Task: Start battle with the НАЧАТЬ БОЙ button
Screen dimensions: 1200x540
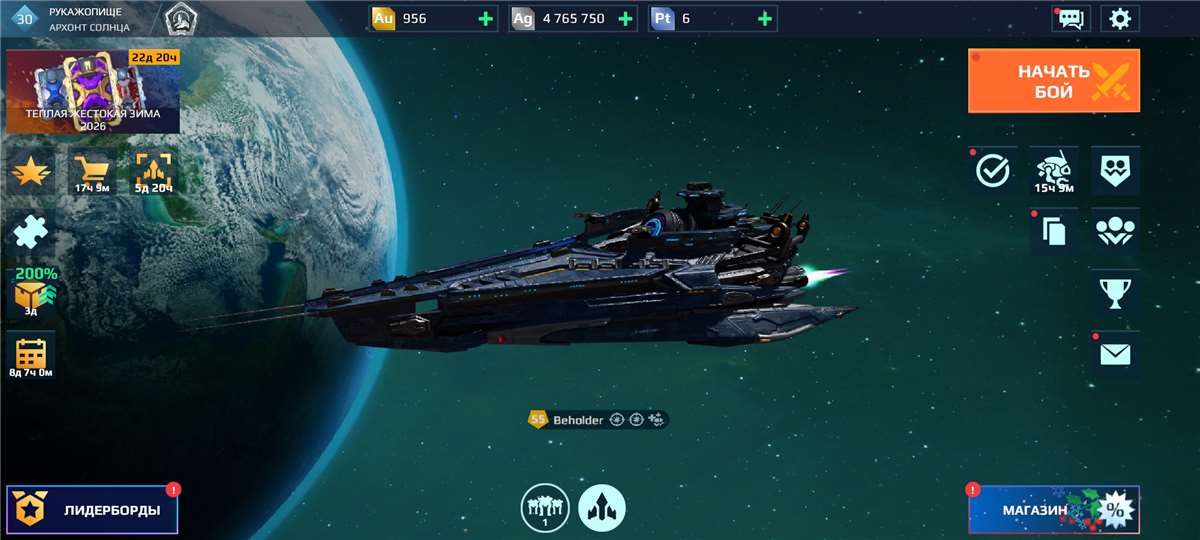Action: point(1053,81)
